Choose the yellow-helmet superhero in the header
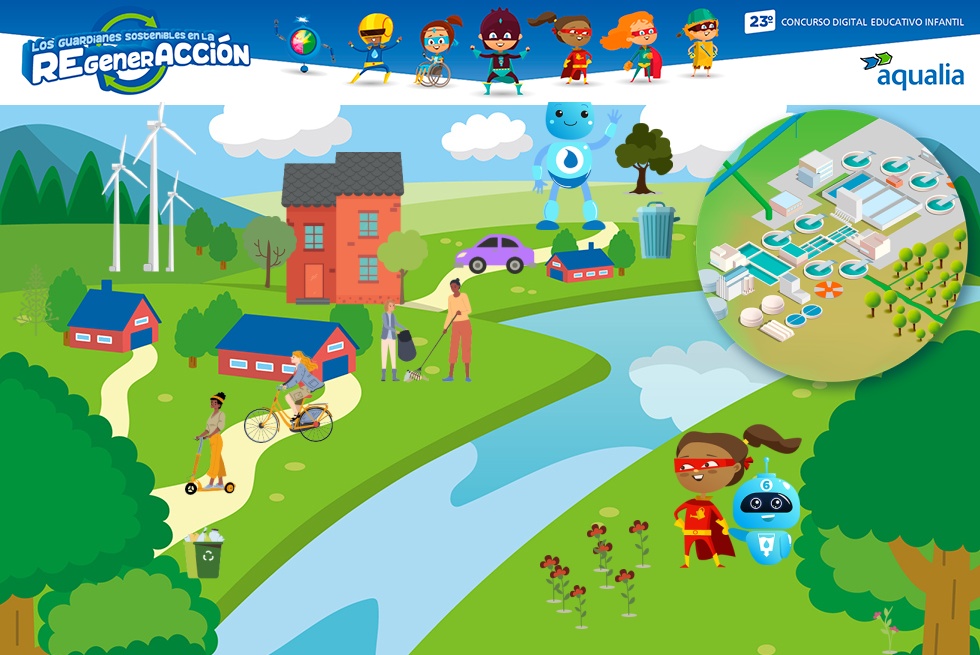Screen dimensions: 980x655 pyautogui.click(x=375, y=47)
